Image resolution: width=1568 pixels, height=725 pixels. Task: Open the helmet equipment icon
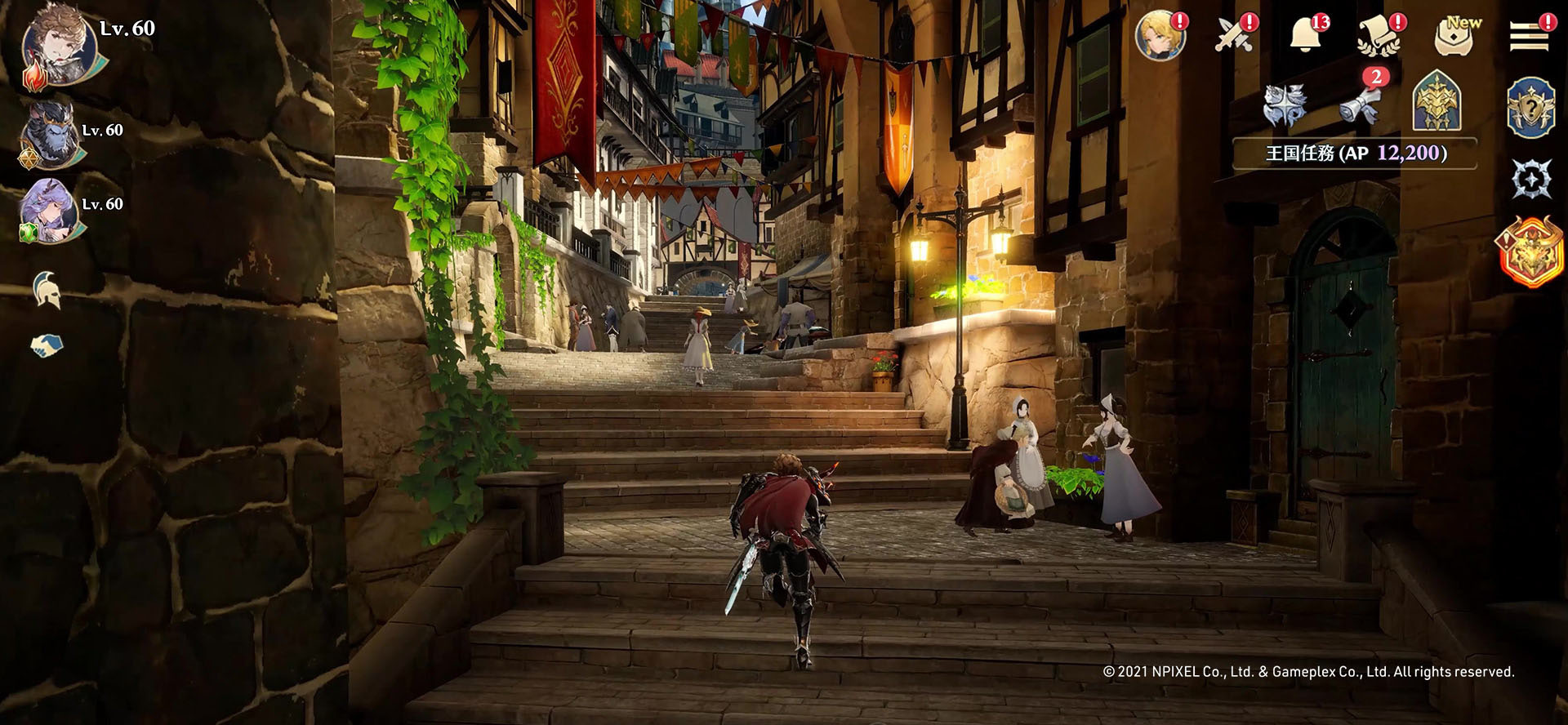tap(47, 289)
